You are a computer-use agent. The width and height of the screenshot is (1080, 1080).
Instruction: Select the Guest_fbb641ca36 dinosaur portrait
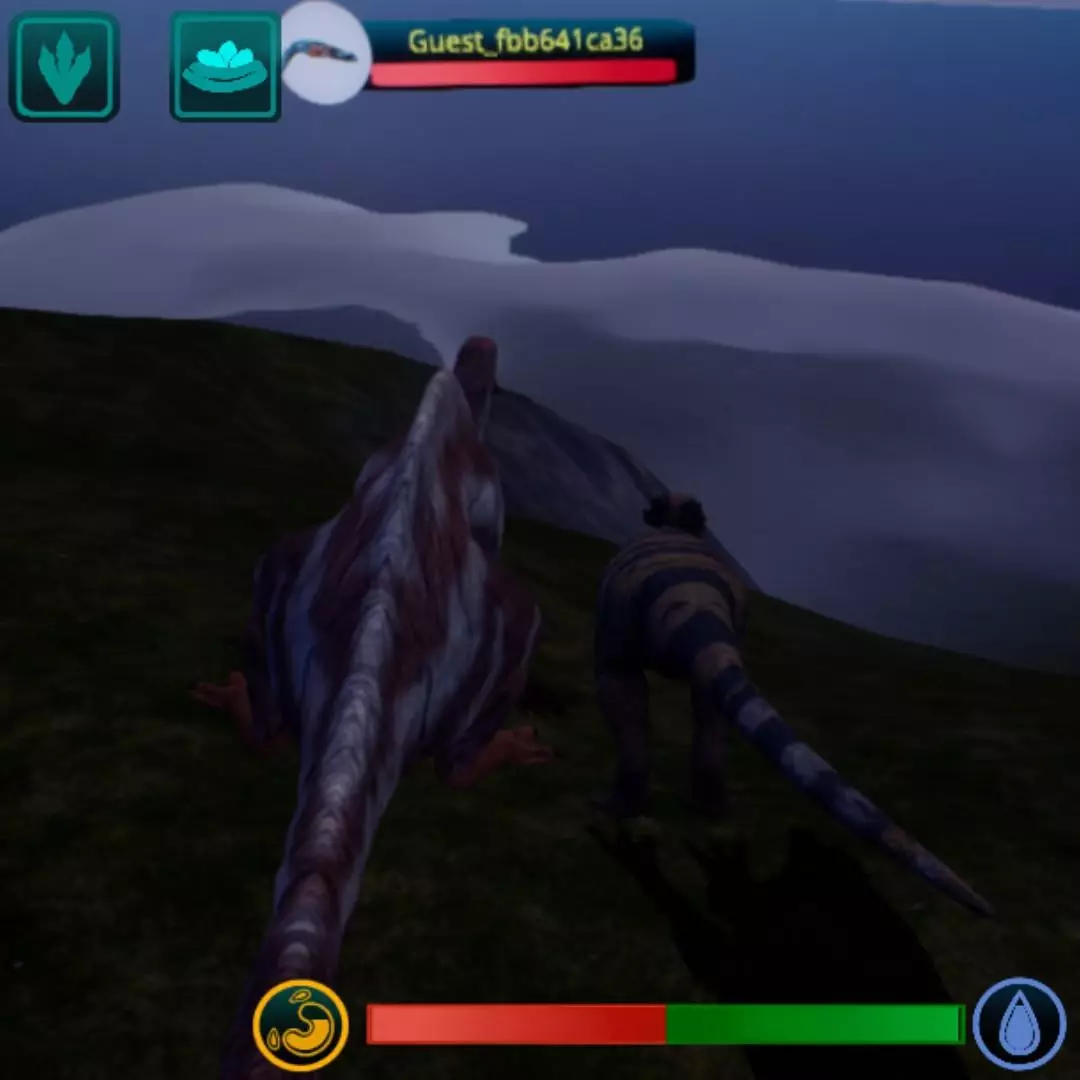click(x=324, y=54)
